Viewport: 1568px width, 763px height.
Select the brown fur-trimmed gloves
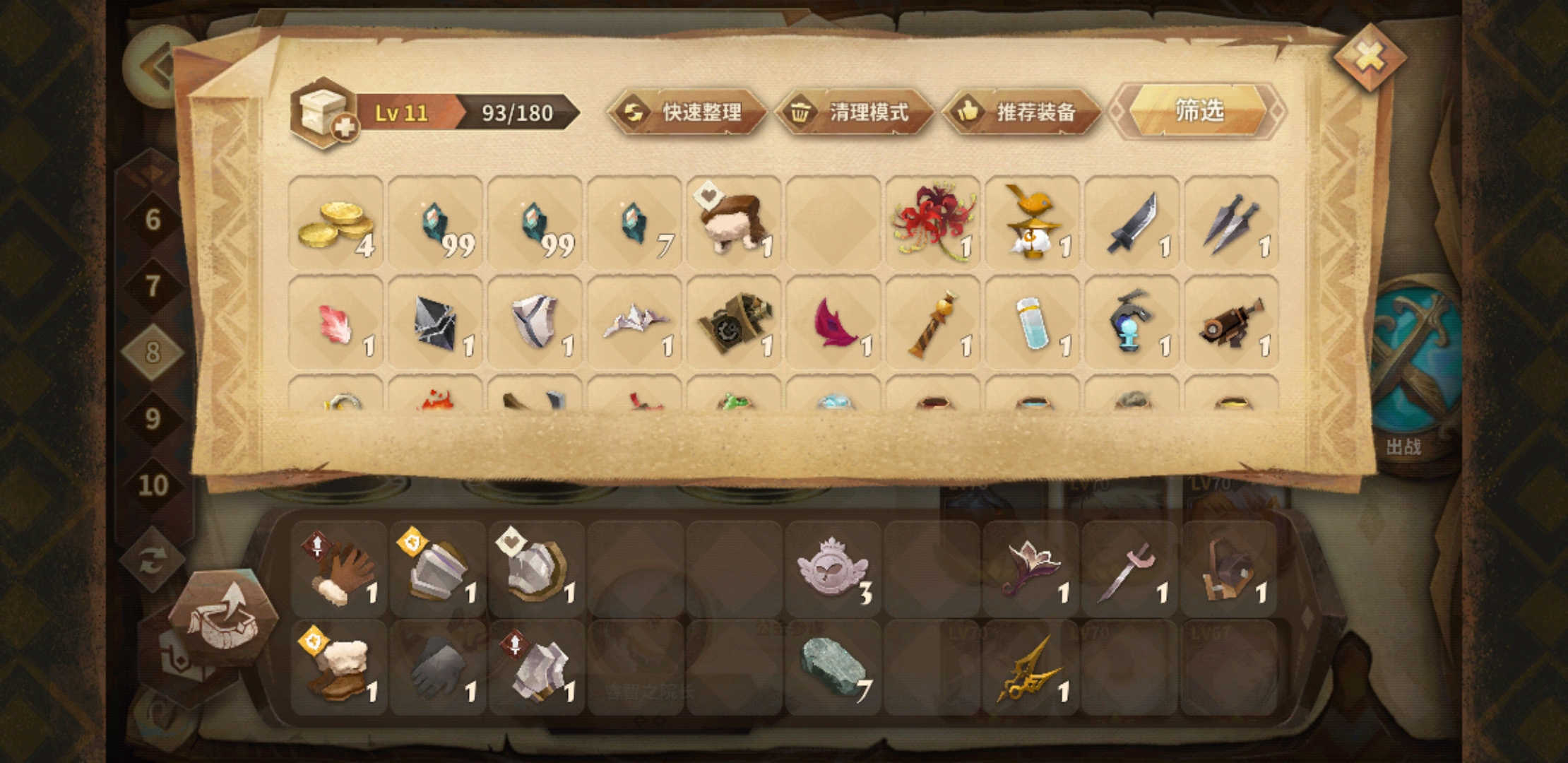coord(339,569)
